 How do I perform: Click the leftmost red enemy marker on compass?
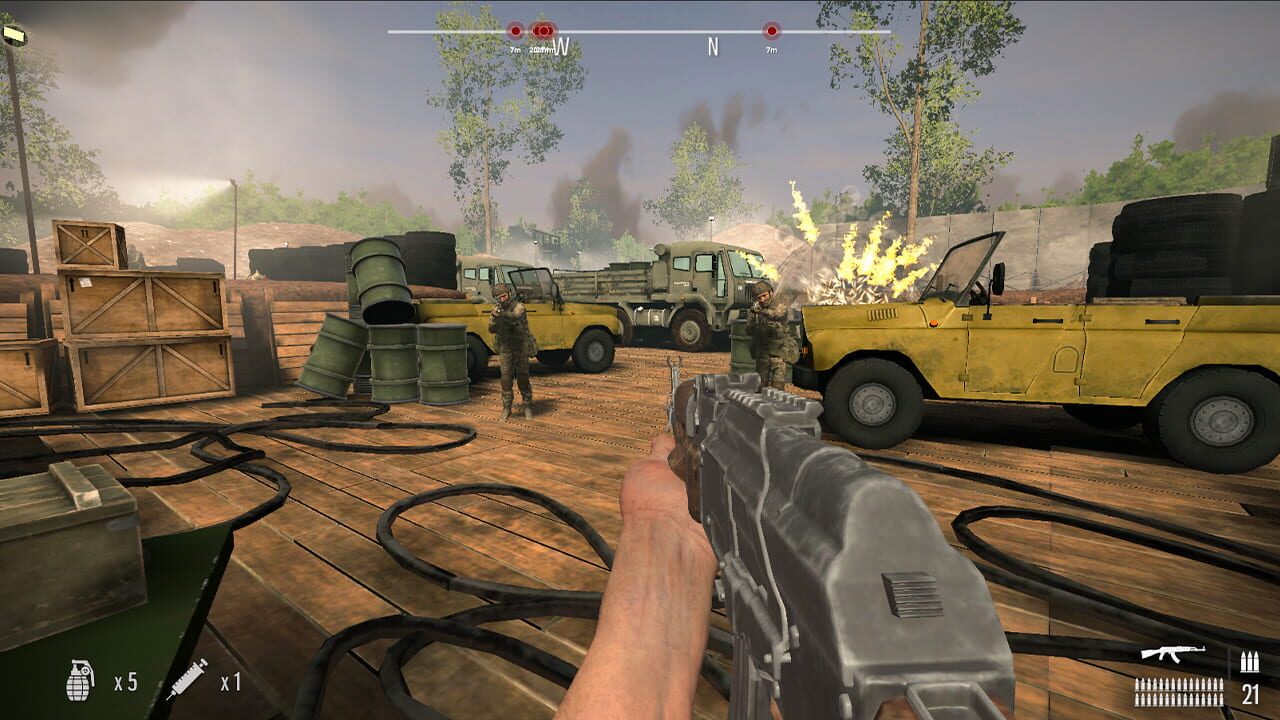515,30
